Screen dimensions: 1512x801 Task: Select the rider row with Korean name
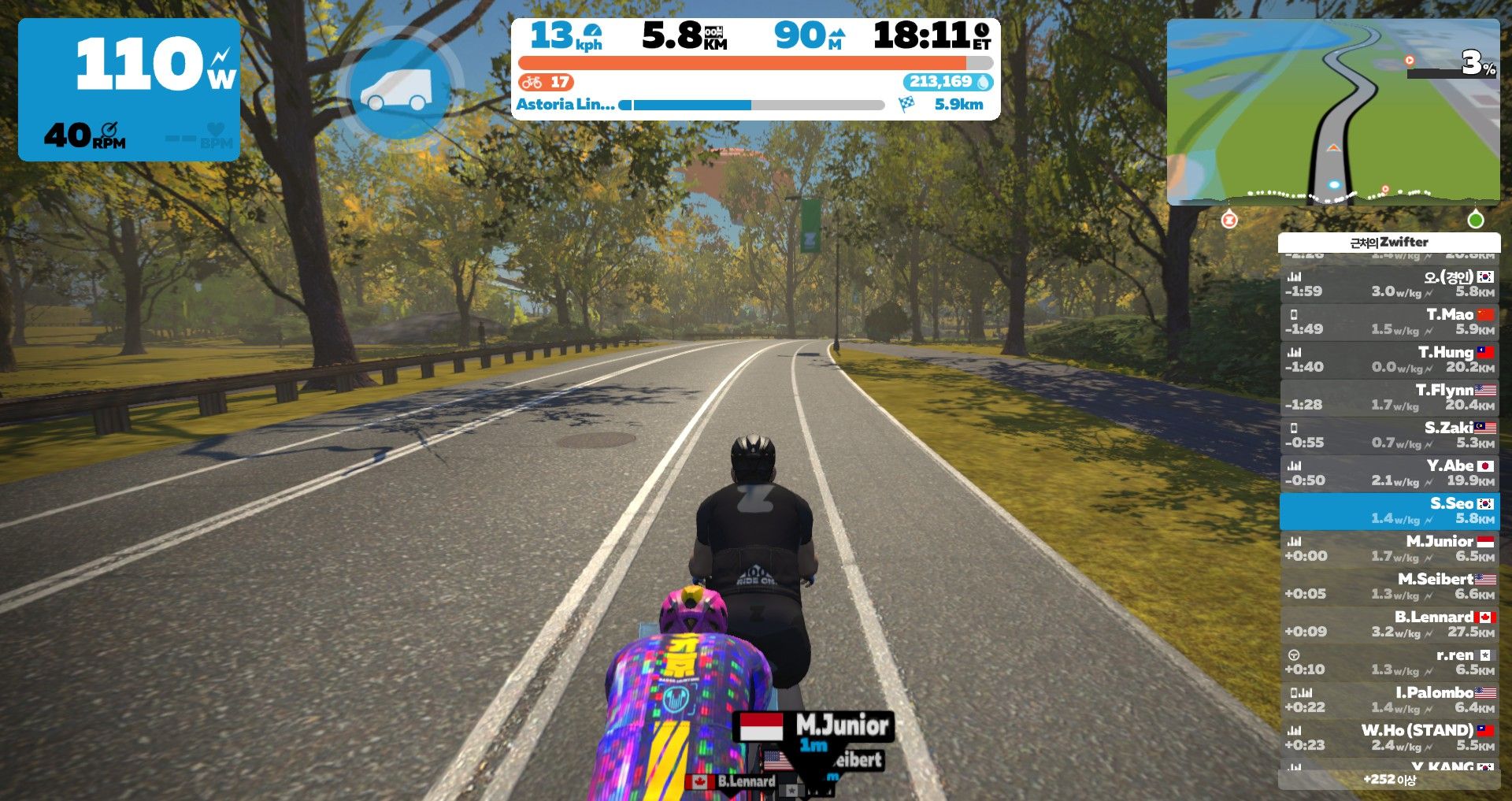click(1389, 284)
